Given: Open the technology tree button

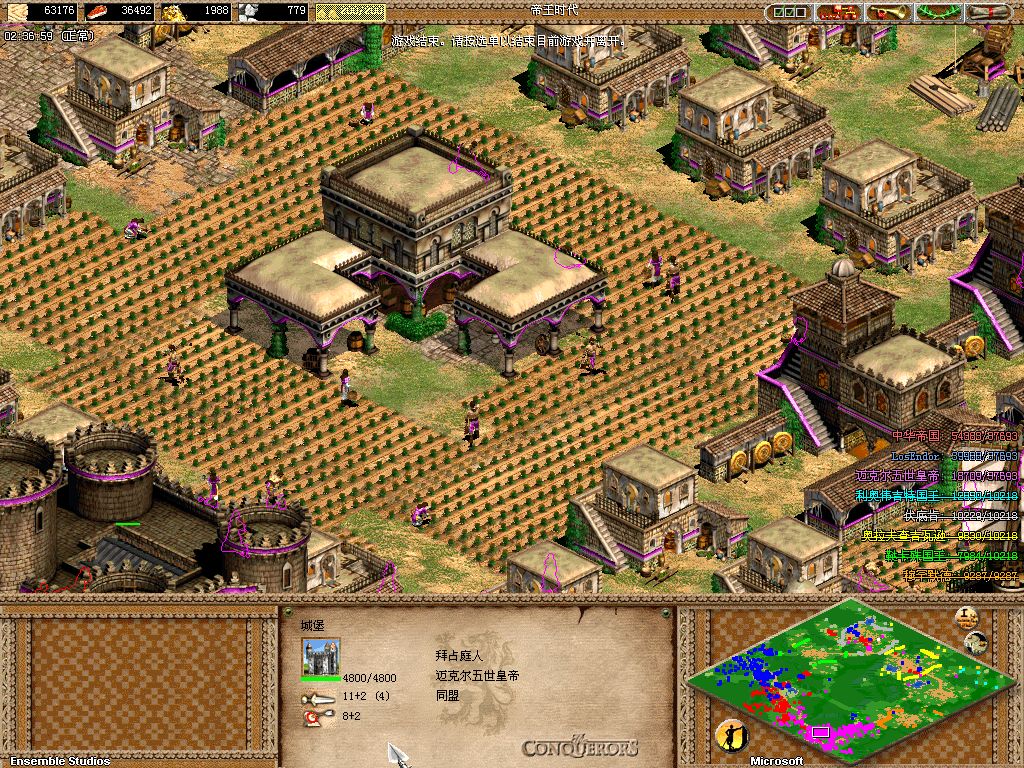Looking at the screenshot, I should [838, 12].
